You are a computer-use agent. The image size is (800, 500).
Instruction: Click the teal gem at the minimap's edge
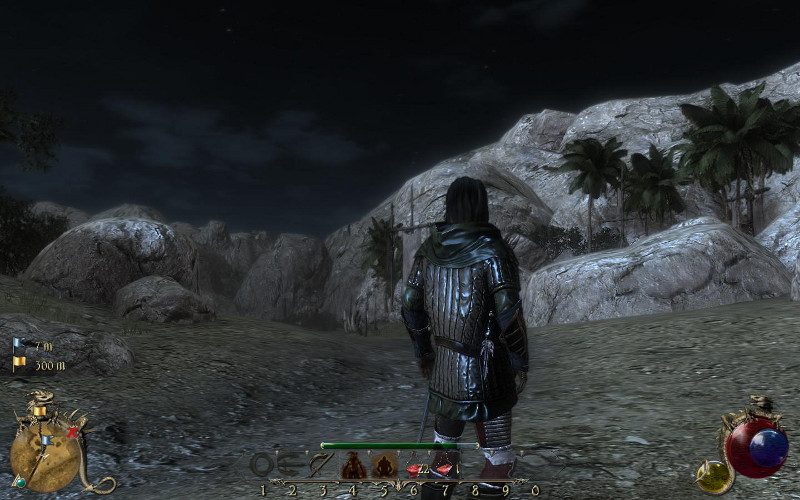tap(21, 481)
